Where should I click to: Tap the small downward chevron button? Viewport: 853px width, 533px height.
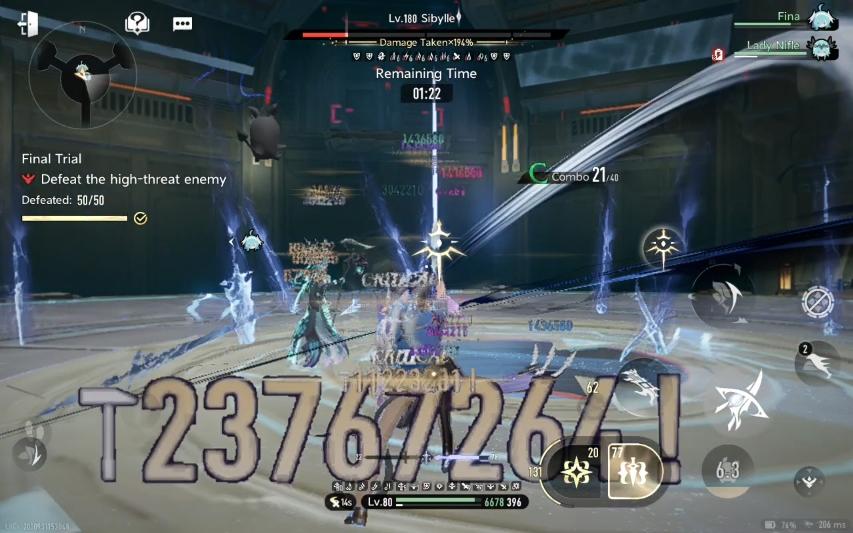point(809,482)
